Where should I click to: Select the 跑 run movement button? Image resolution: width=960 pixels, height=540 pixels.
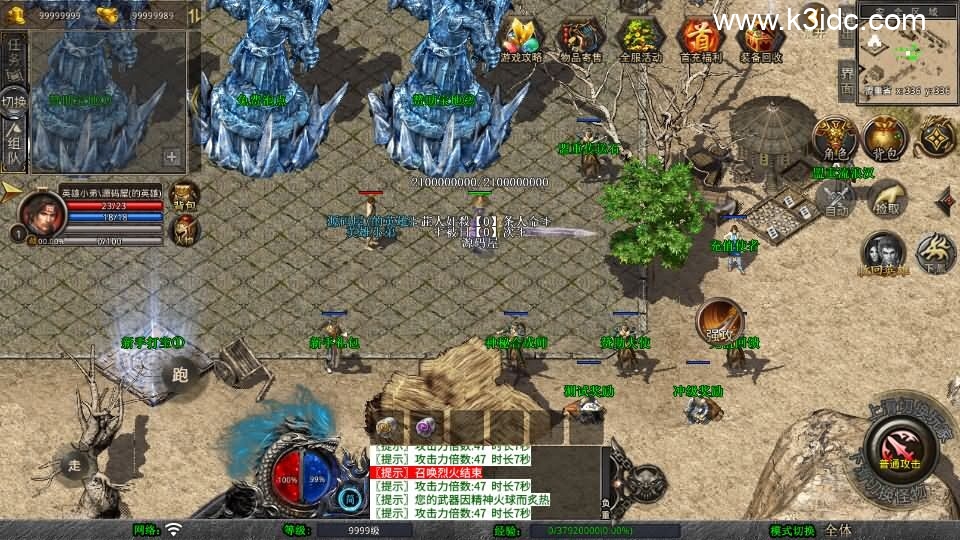pyautogui.click(x=180, y=375)
